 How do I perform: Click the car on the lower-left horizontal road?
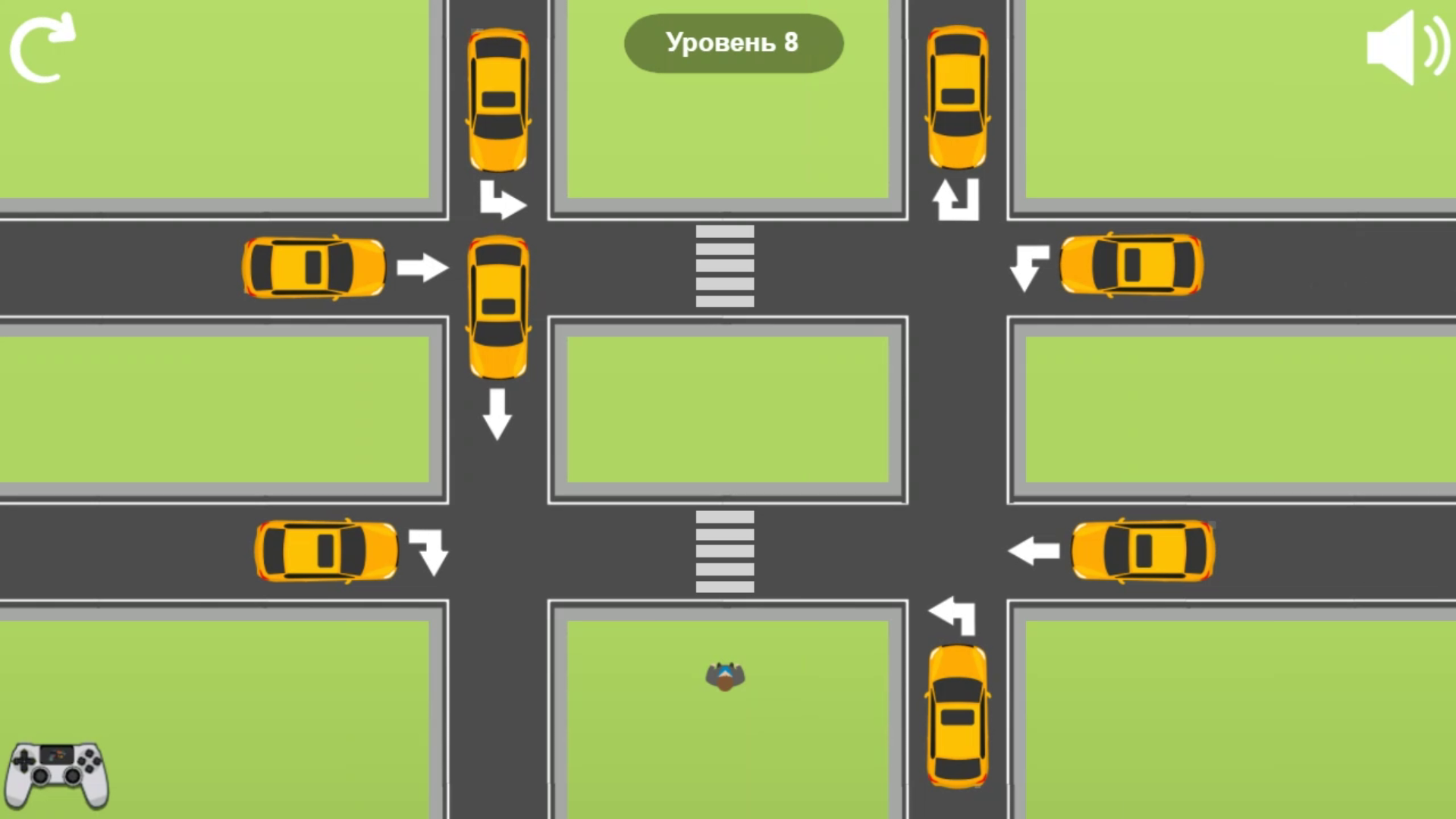coord(326,551)
